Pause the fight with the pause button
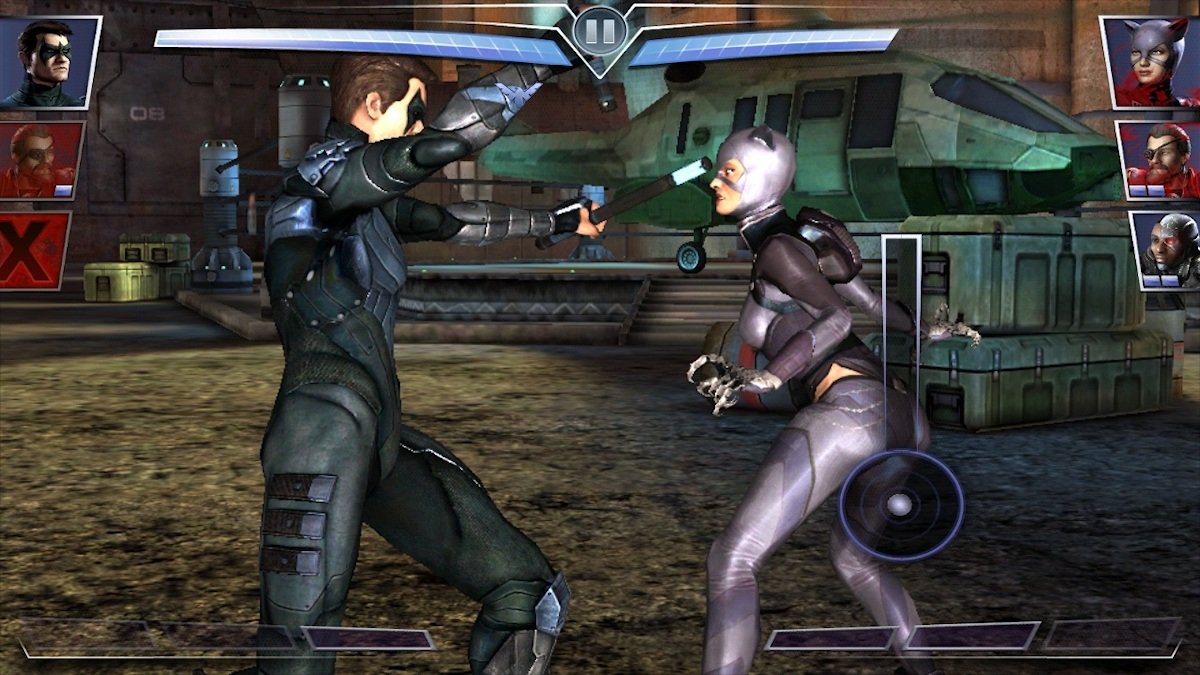This screenshot has width=1200, height=675. (x=600, y=31)
